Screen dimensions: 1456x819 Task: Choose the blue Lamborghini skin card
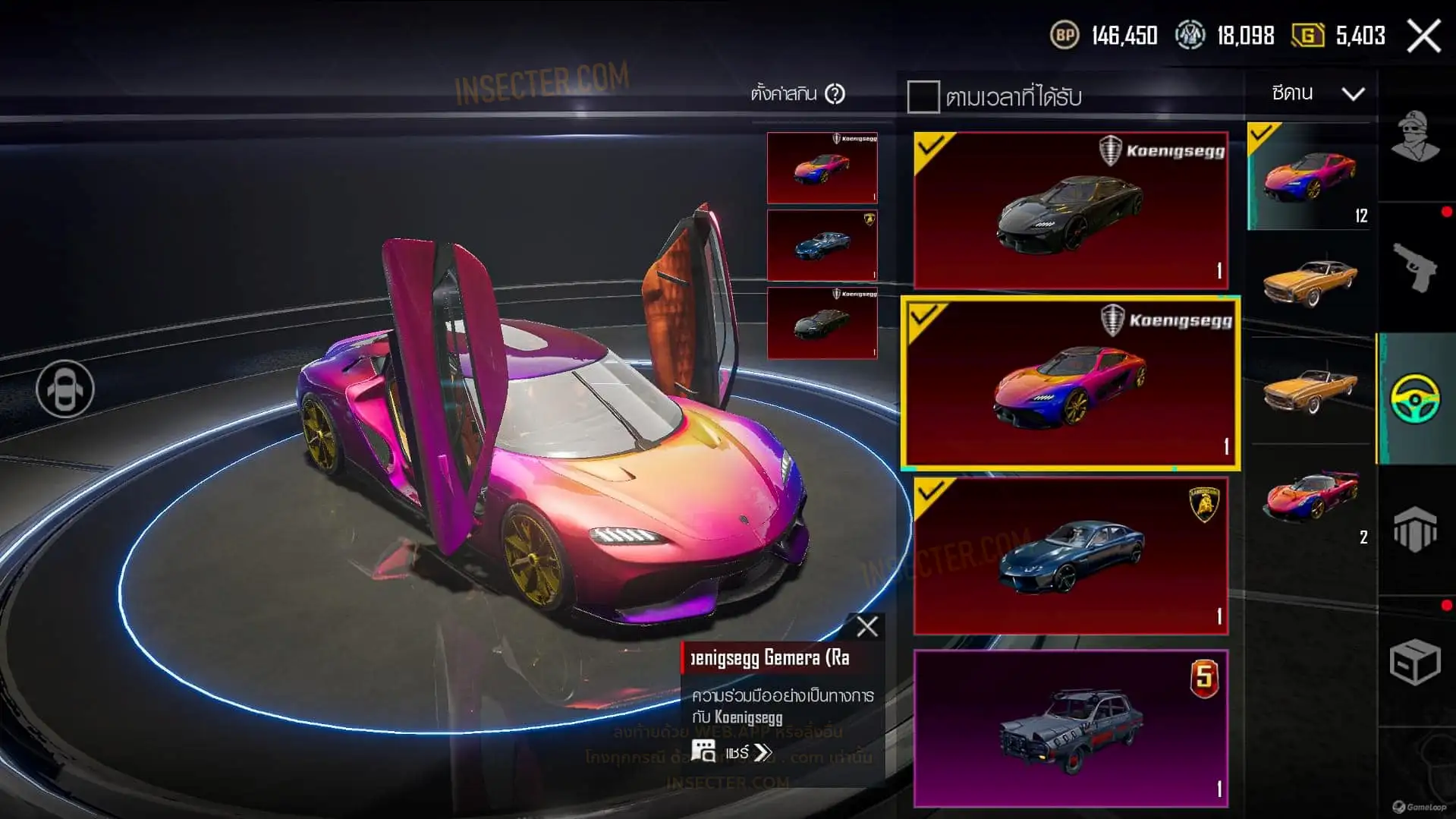coord(1071,556)
